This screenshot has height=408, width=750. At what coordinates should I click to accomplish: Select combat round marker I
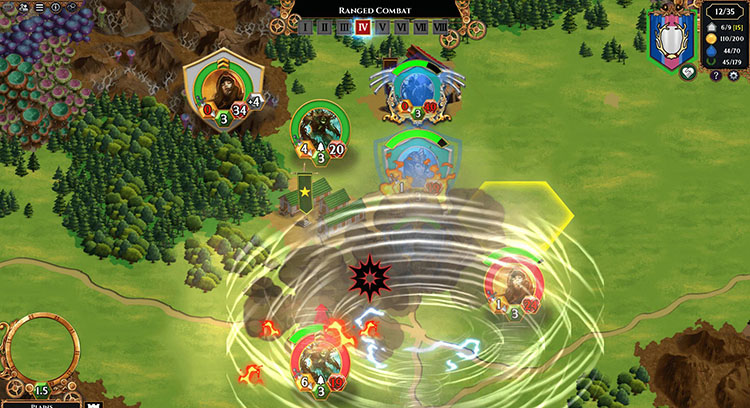(306, 27)
